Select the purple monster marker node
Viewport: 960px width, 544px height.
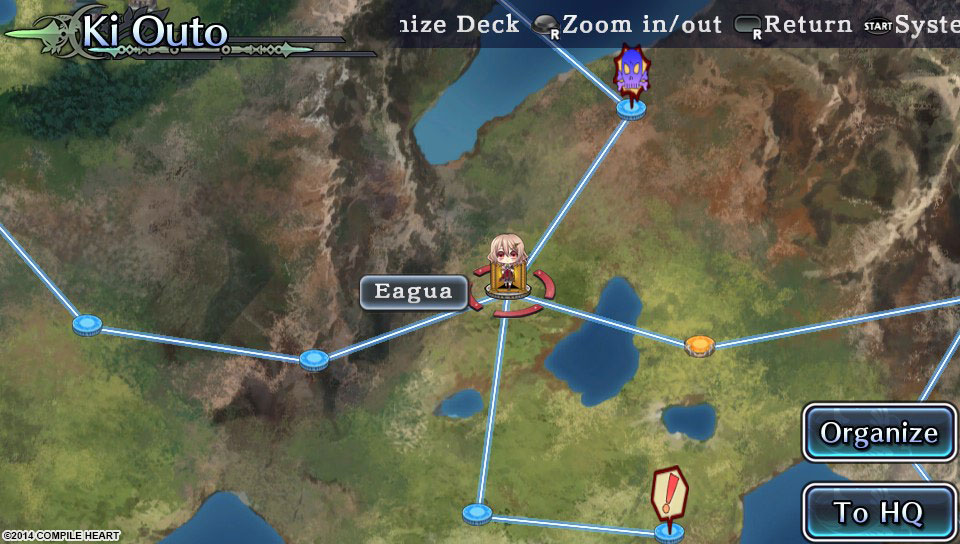pyautogui.click(x=630, y=105)
